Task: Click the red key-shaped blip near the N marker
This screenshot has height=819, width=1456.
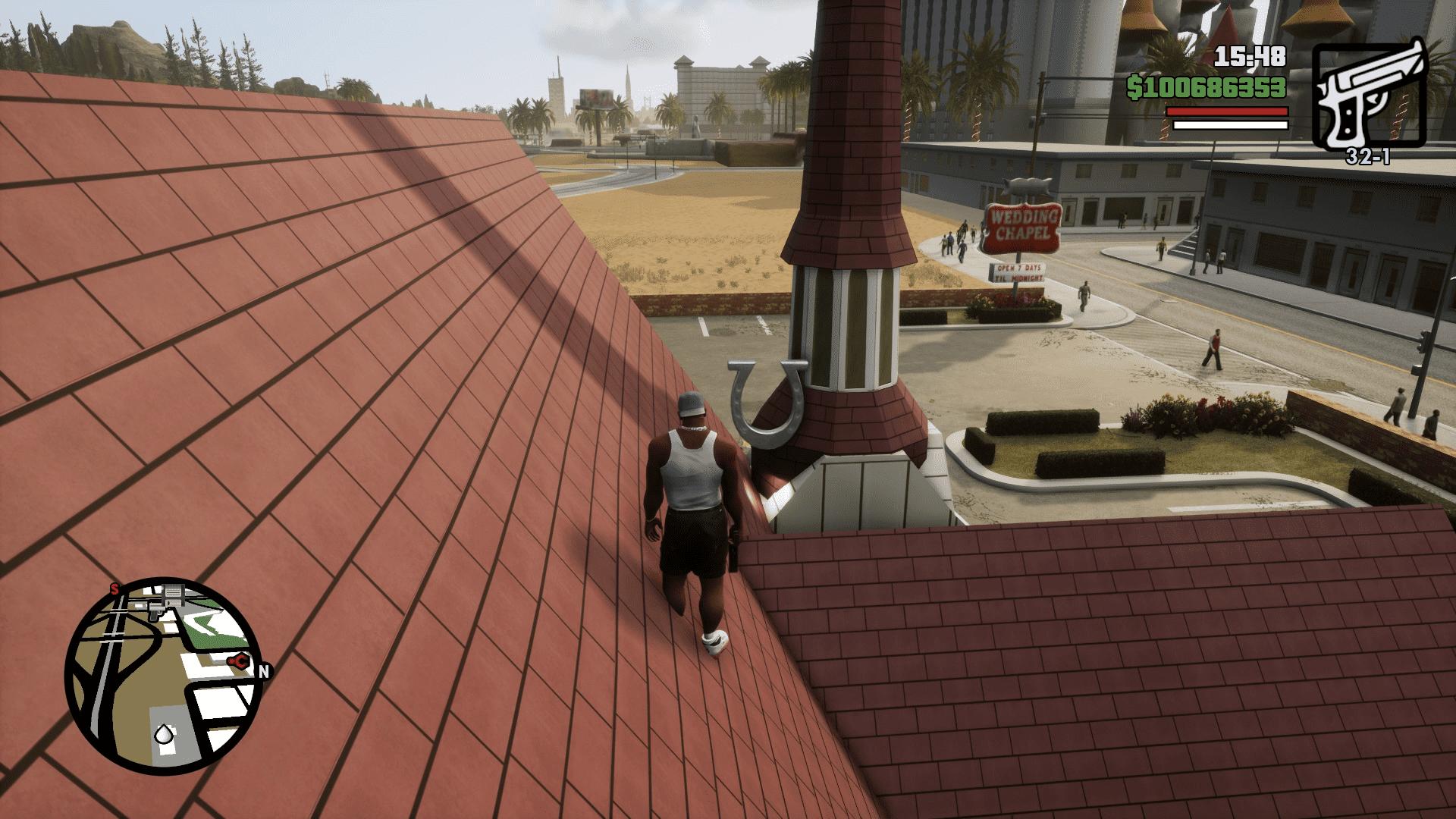Action: point(238,662)
